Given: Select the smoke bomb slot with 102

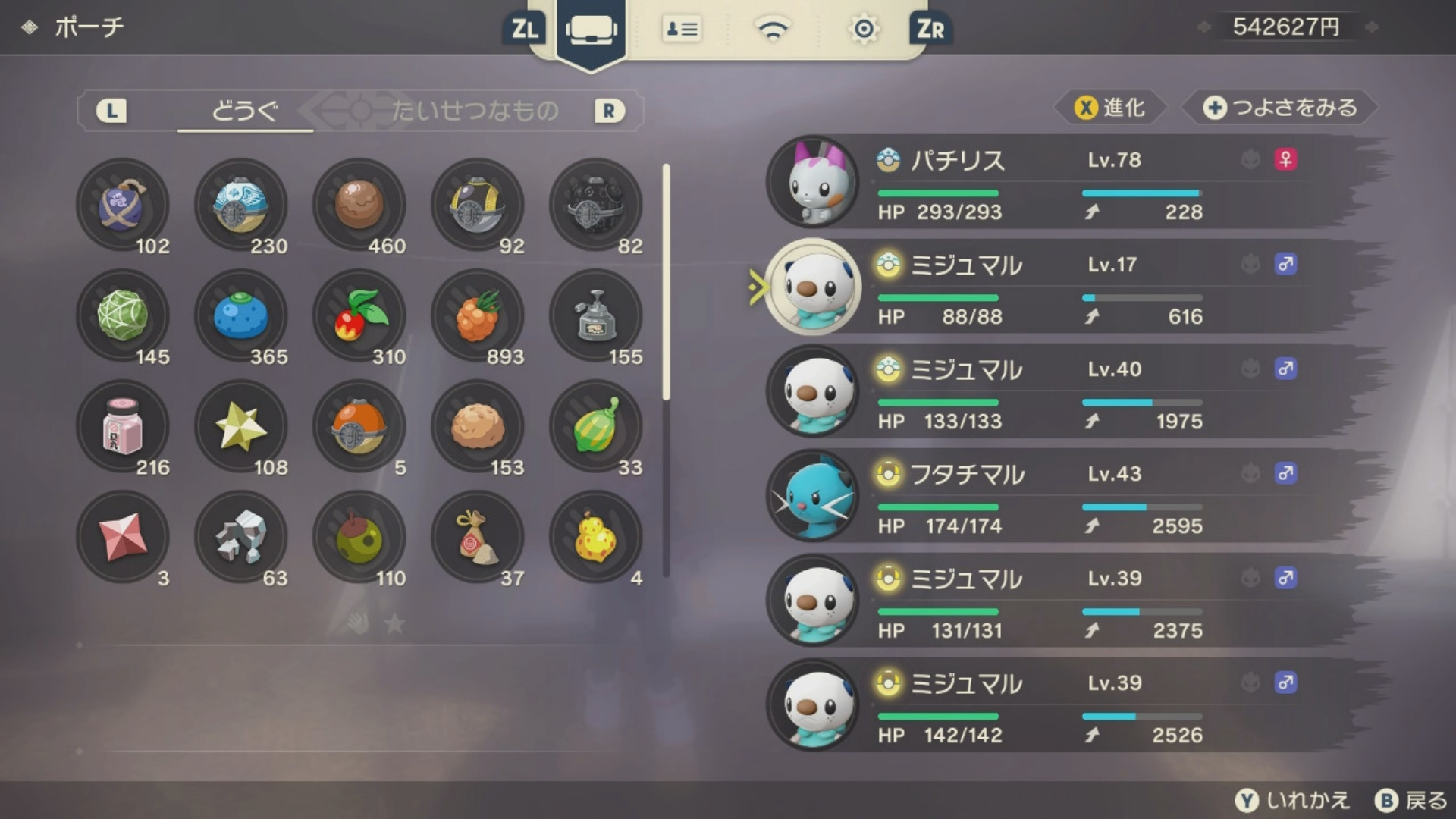Looking at the screenshot, I should 123,205.
